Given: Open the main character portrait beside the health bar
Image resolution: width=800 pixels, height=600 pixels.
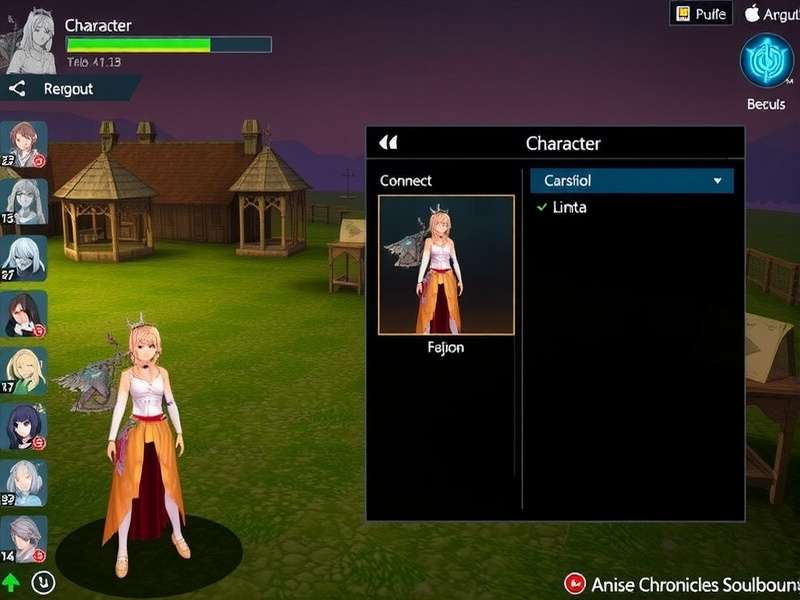Looking at the screenshot, I should coord(31,43).
